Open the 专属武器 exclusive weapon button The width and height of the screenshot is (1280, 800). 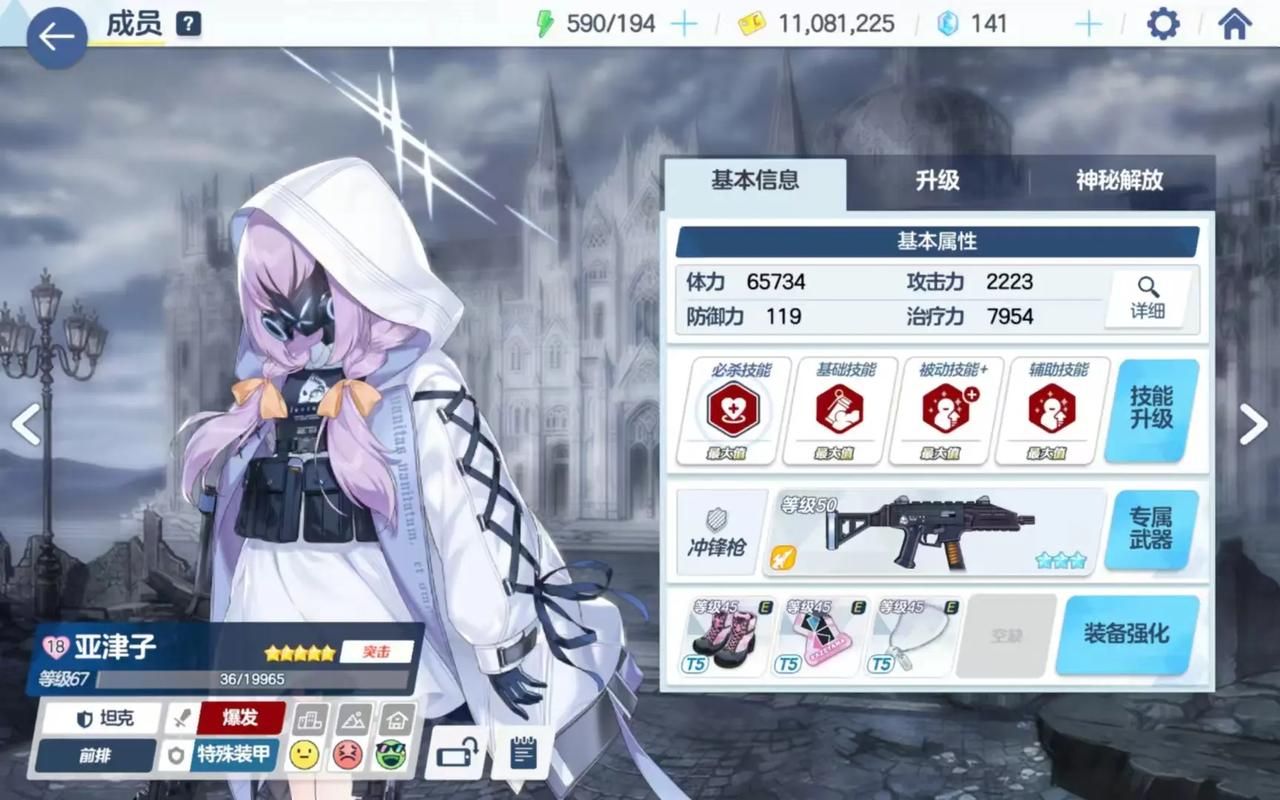1150,528
